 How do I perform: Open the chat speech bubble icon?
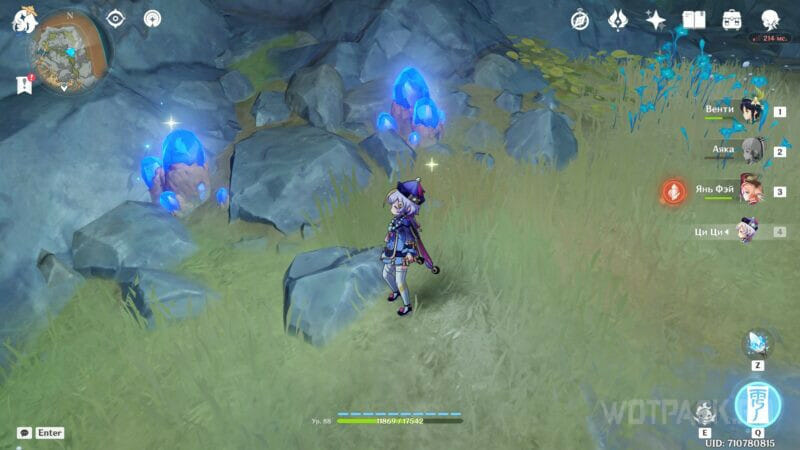point(23,433)
